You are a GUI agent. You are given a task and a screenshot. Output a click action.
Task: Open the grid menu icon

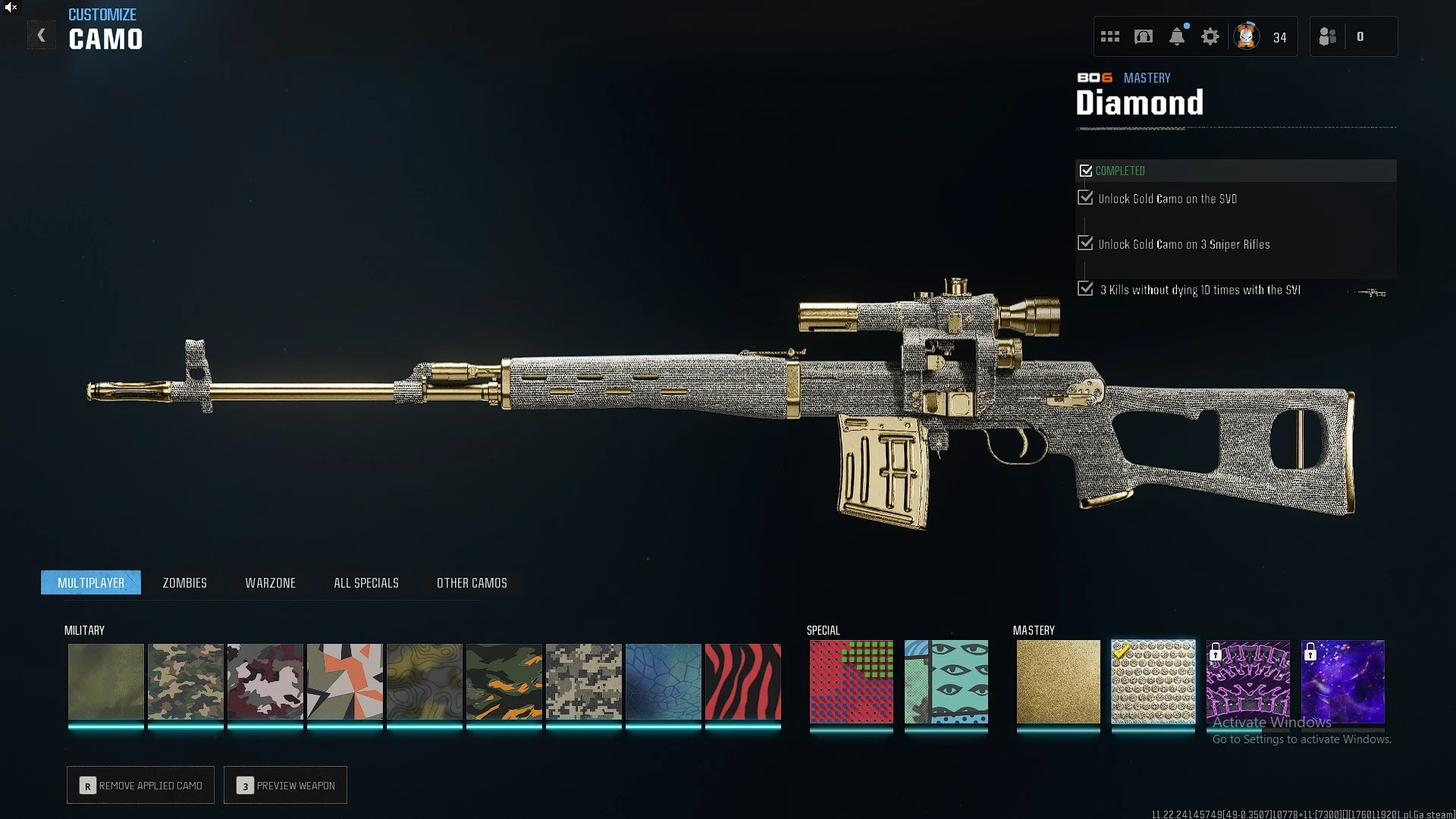(x=1110, y=36)
